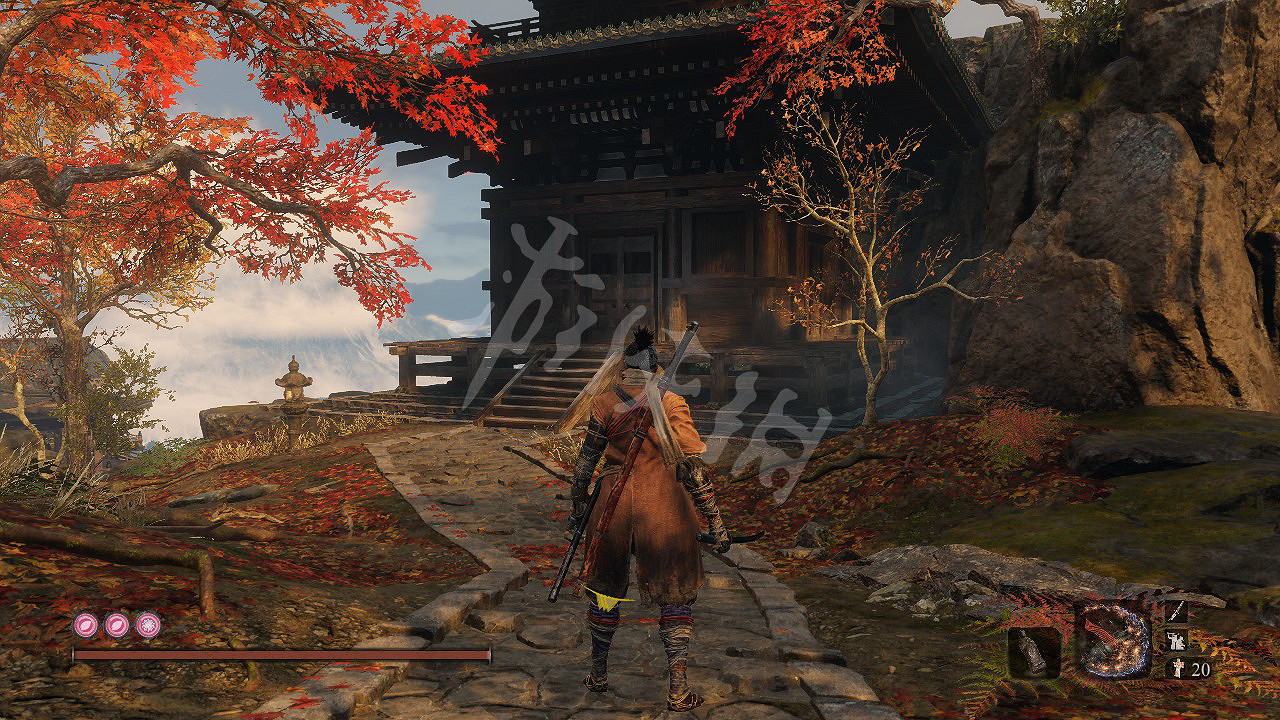Expand the weapon slot above the combat art icon

coord(1178,612)
